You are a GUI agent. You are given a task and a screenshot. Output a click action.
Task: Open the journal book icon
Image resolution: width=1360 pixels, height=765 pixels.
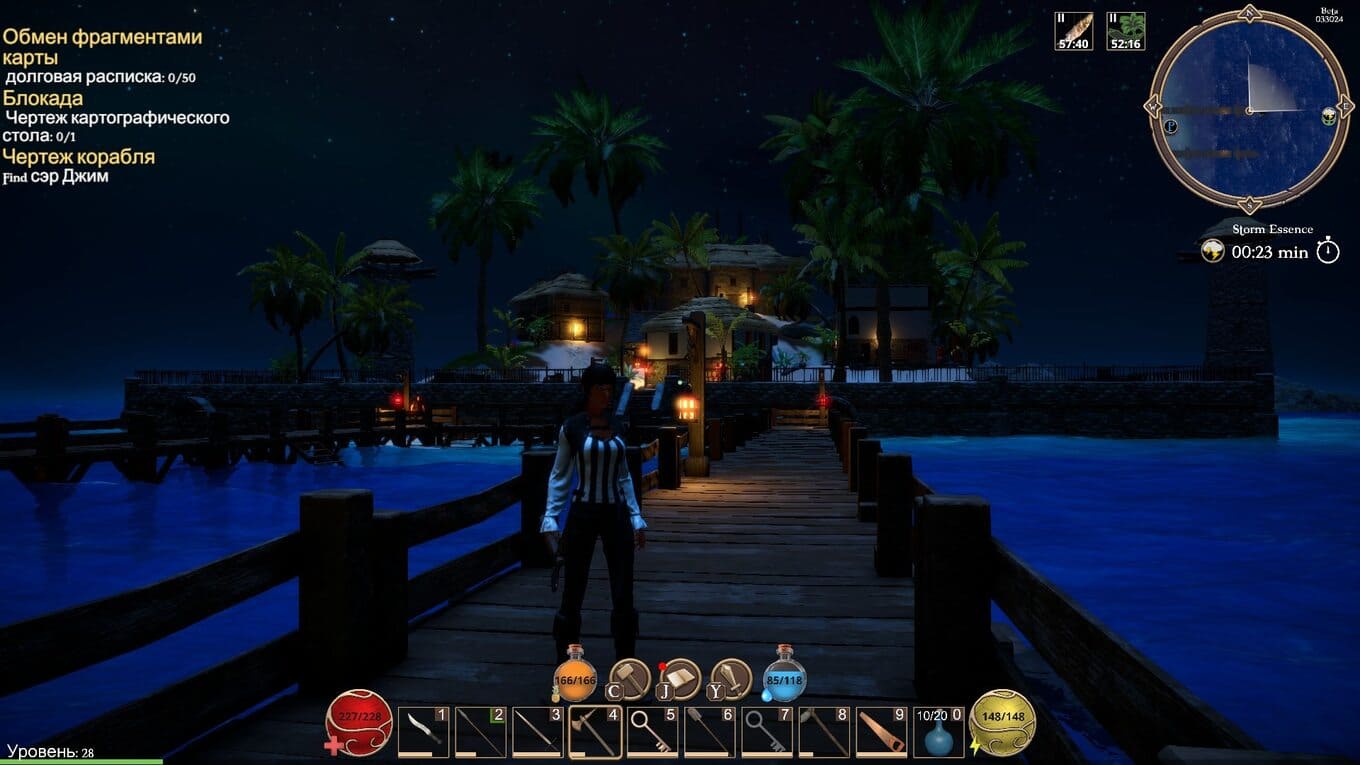click(x=680, y=679)
